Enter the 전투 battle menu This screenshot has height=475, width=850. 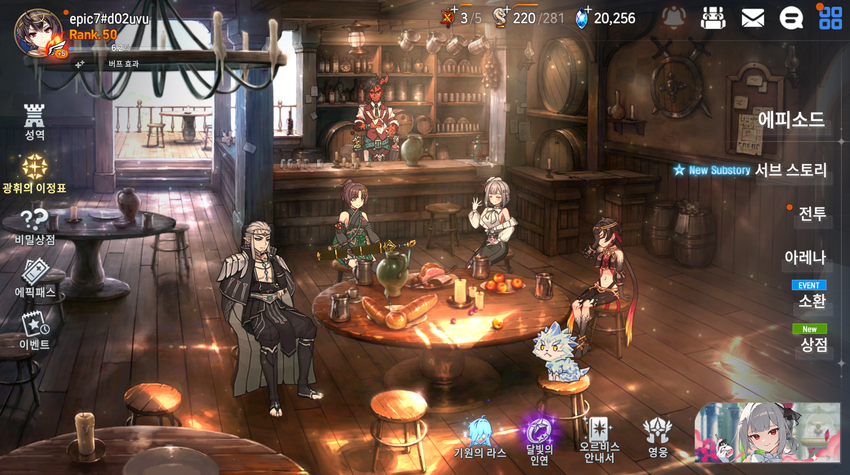(x=811, y=213)
